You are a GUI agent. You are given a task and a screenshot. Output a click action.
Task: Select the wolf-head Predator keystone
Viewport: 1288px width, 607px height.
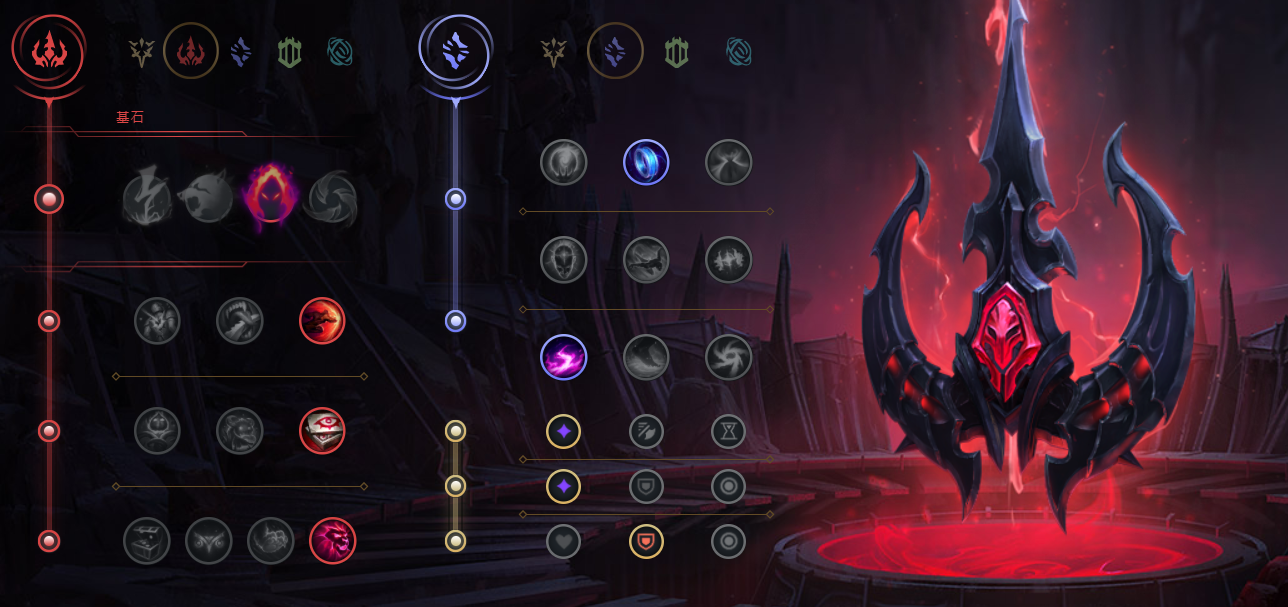(206, 198)
